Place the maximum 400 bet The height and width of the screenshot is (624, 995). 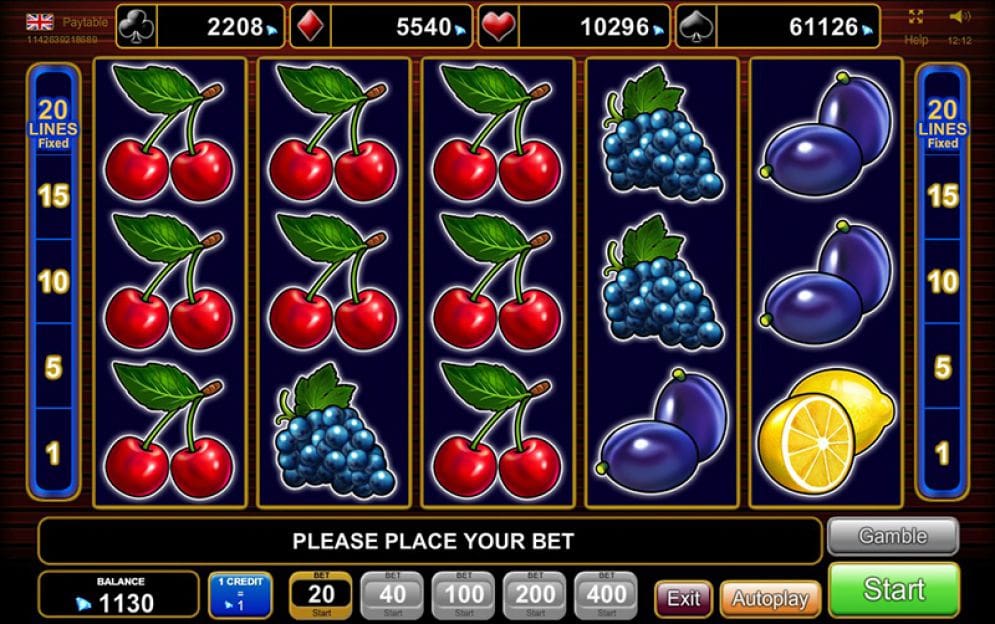click(x=606, y=595)
